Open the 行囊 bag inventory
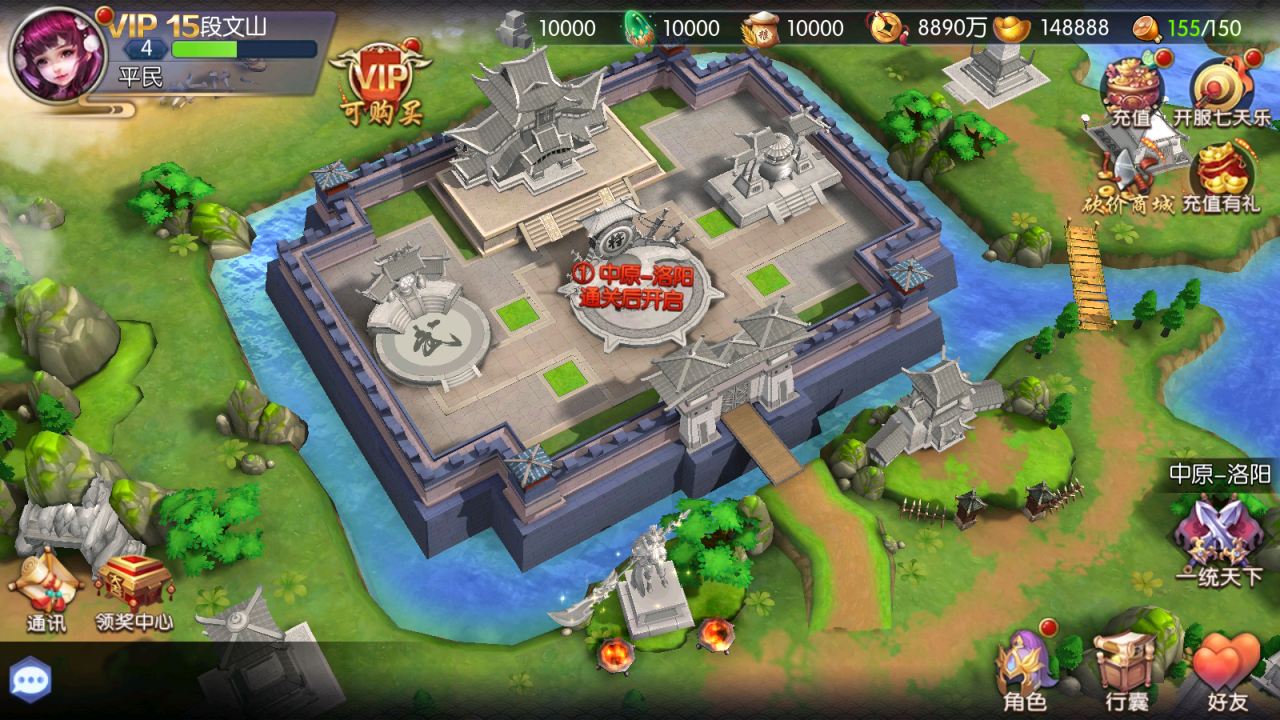The width and height of the screenshot is (1280, 720). [x=1126, y=672]
